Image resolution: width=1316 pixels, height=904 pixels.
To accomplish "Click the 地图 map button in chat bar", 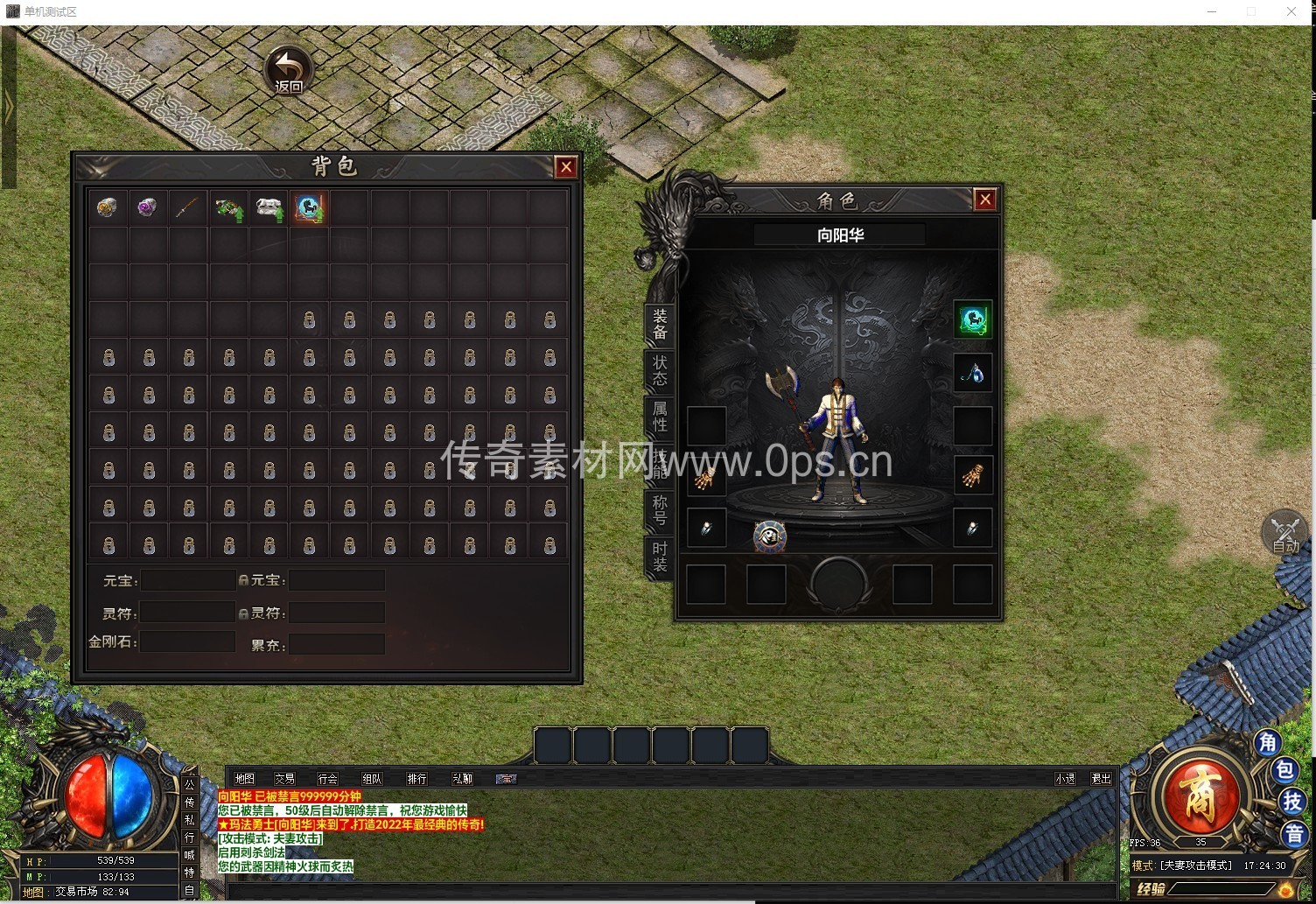I will [245, 778].
